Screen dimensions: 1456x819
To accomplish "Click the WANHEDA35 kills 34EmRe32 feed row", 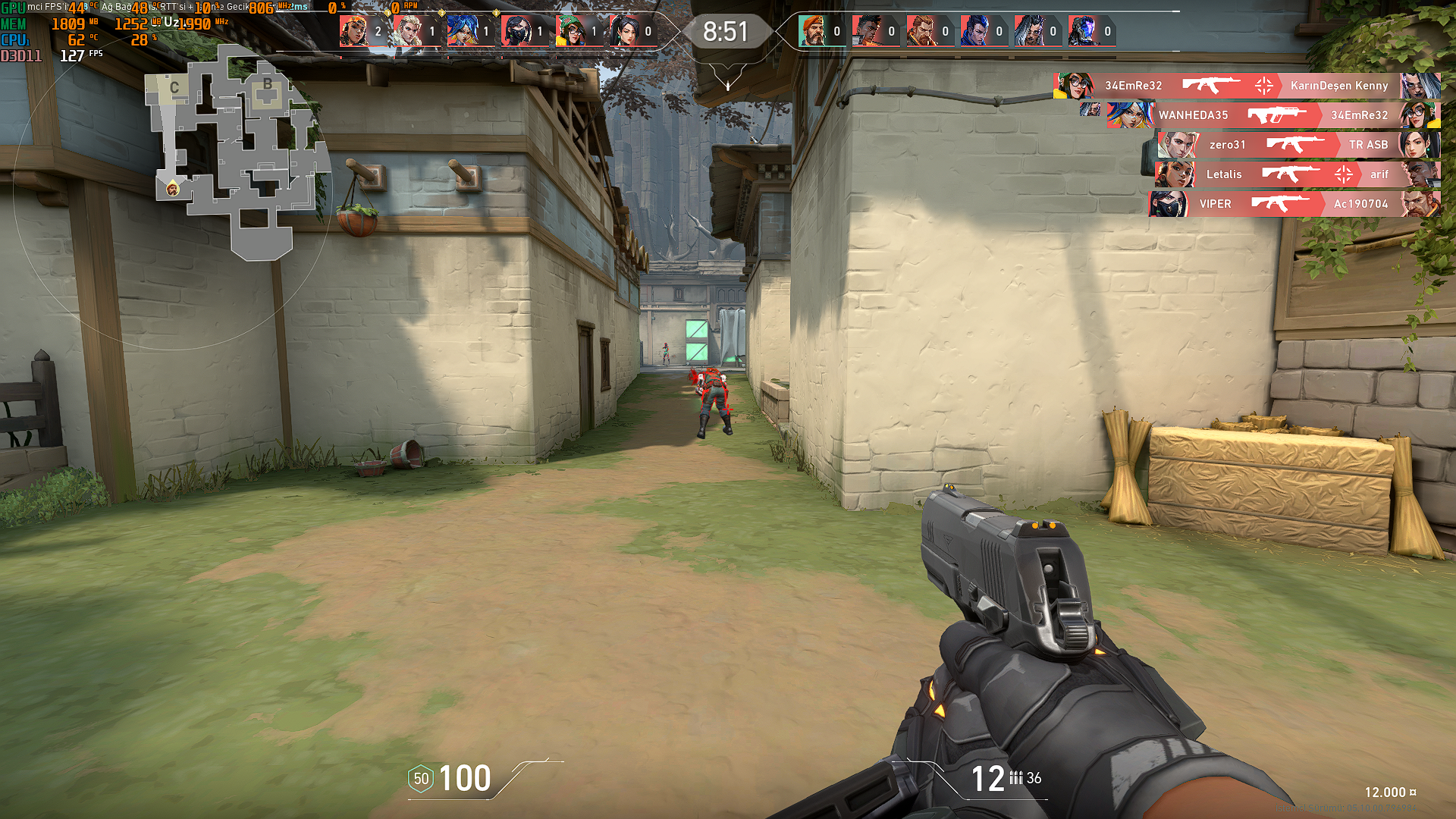I will pos(1272,115).
